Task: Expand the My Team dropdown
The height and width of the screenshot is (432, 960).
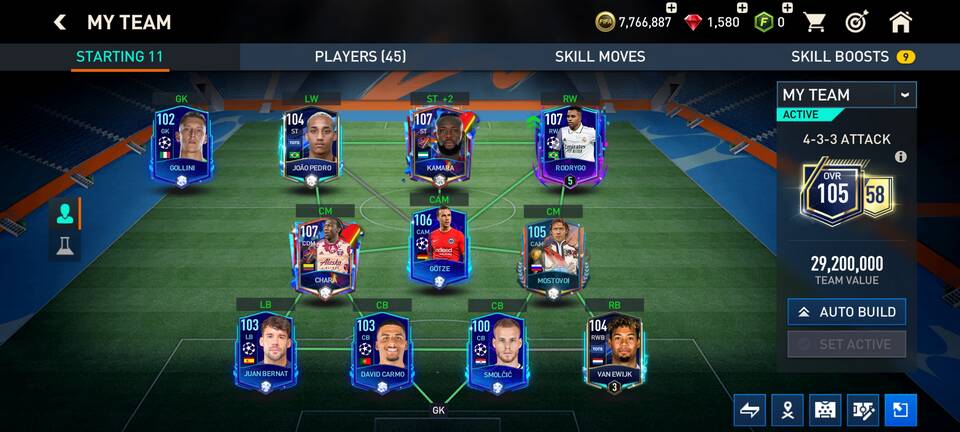Action: click(x=904, y=95)
